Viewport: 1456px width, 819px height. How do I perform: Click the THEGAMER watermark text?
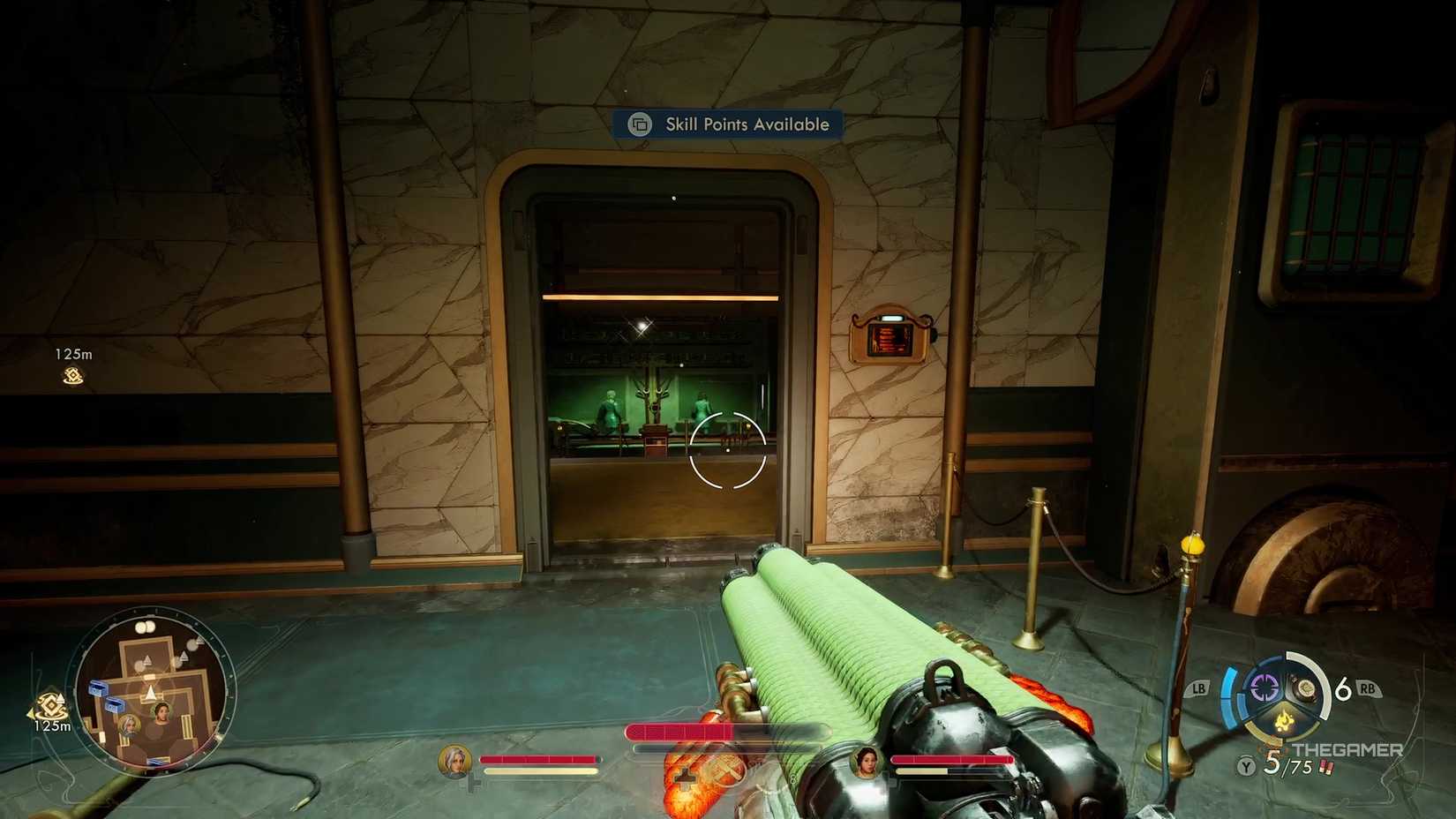pyautogui.click(x=1347, y=749)
